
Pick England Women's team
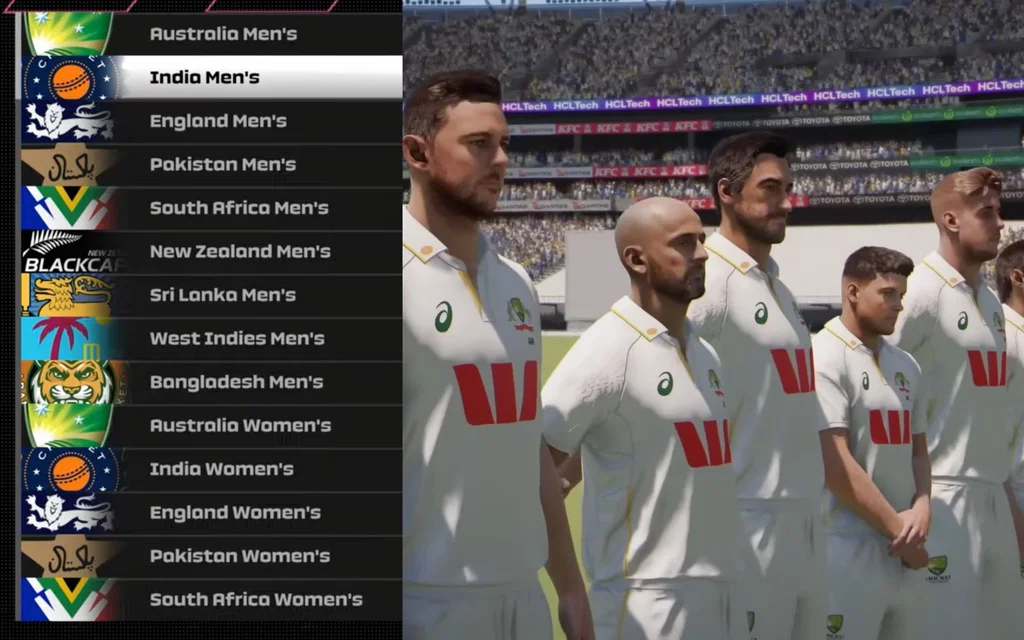[x=235, y=513]
